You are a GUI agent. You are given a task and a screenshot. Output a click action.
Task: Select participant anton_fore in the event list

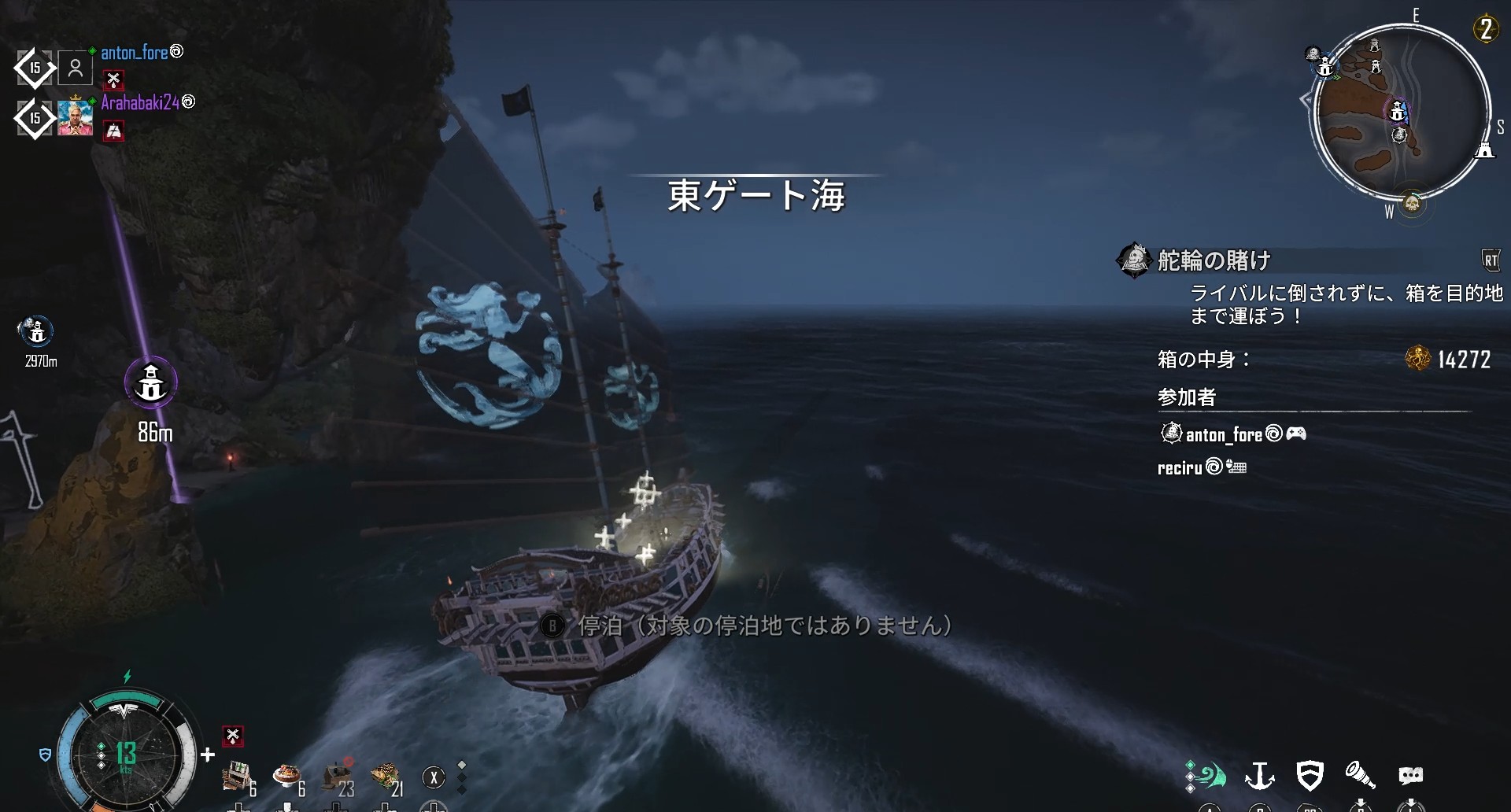pyautogui.click(x=1224, y=434)
